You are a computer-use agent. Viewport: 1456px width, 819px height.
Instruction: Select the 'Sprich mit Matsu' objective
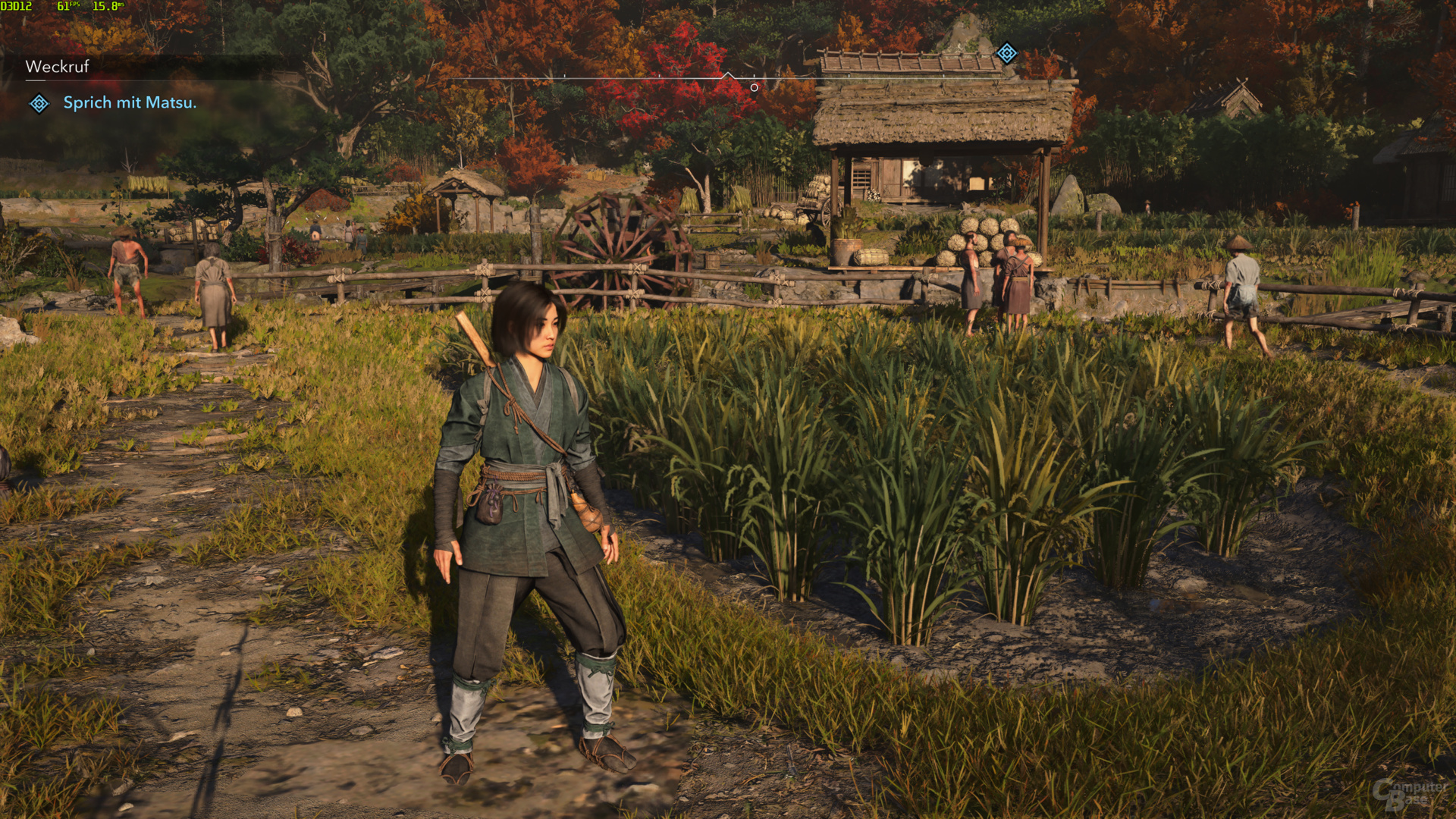click(x=130, y=103)
